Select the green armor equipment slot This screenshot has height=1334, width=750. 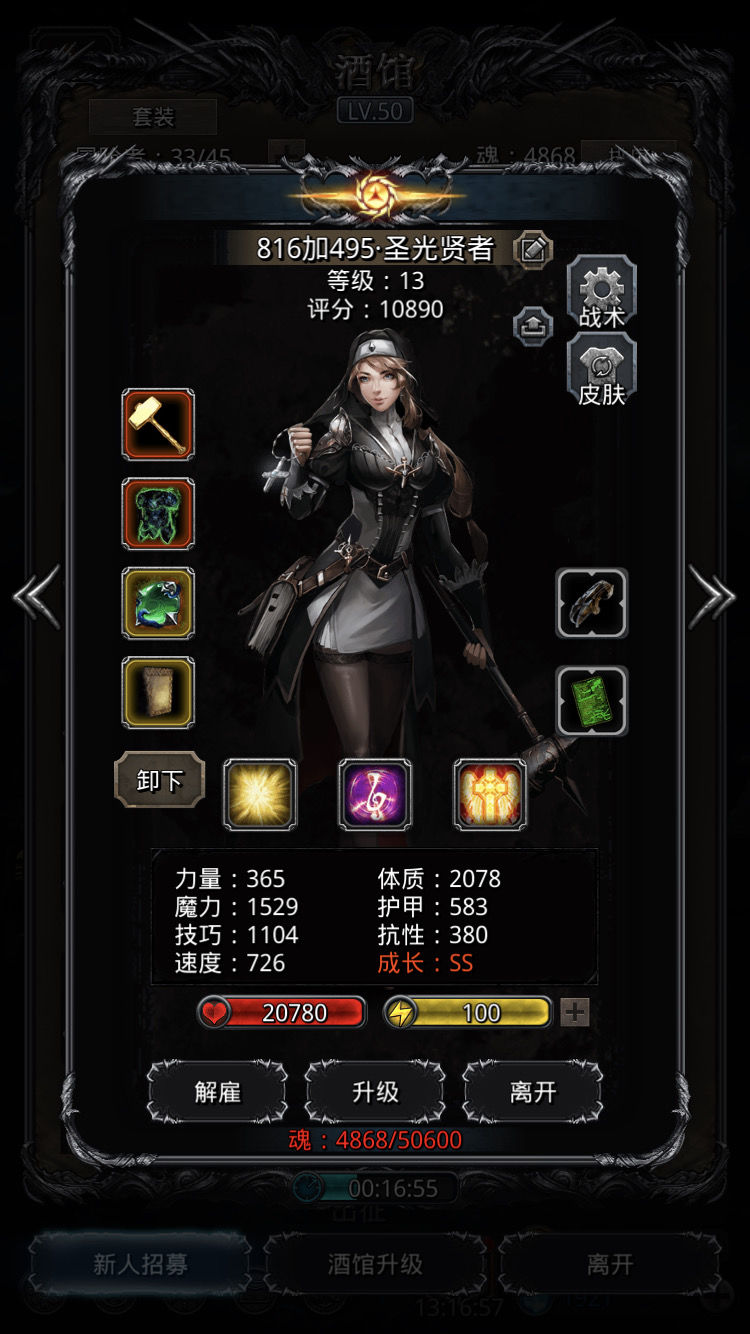tap(158, 514)
